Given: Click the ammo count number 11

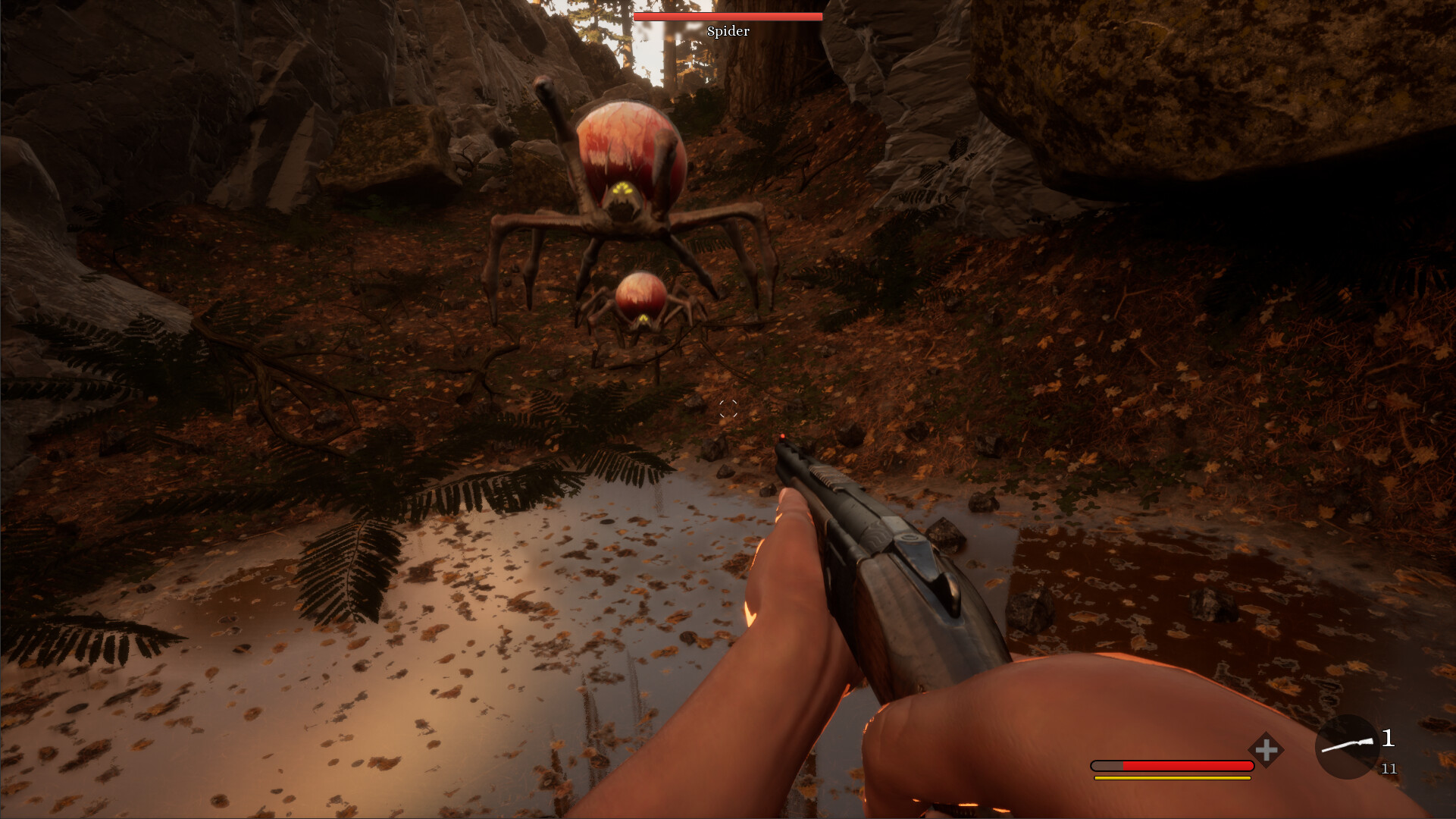Looking at the screenshot, I should pos(1389,769).
